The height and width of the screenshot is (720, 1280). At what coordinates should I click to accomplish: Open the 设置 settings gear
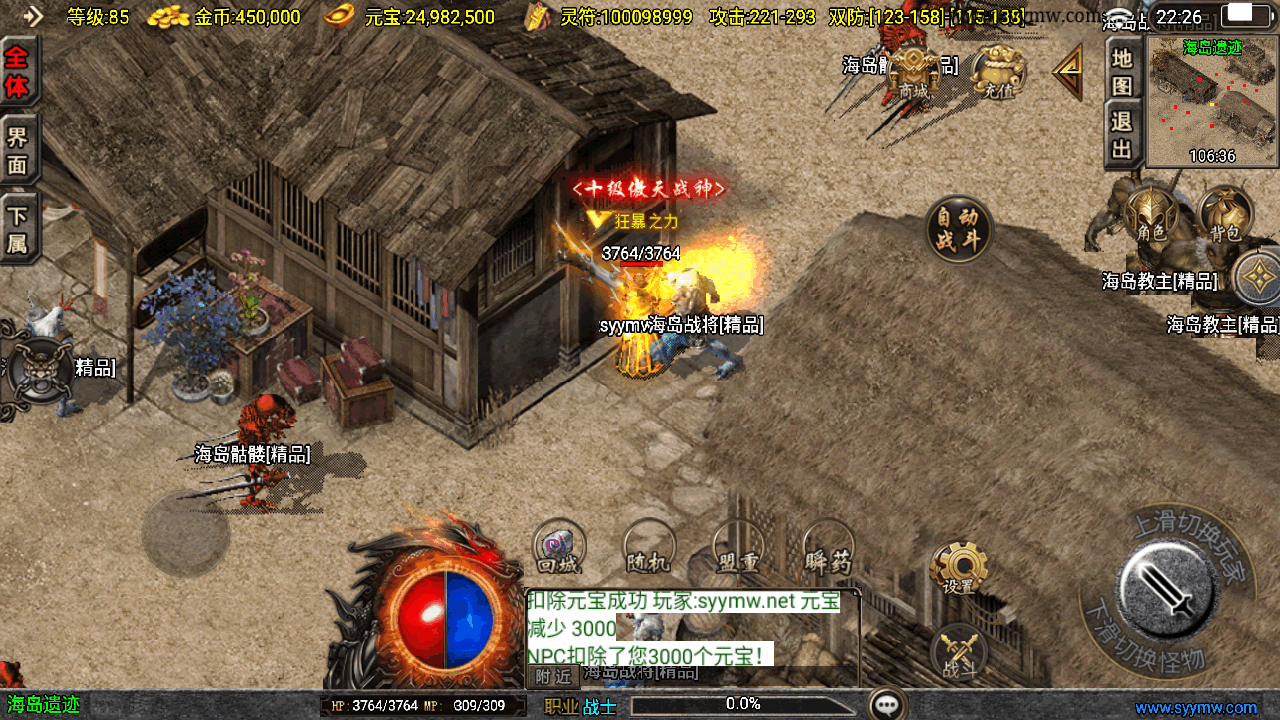(958, 570)
